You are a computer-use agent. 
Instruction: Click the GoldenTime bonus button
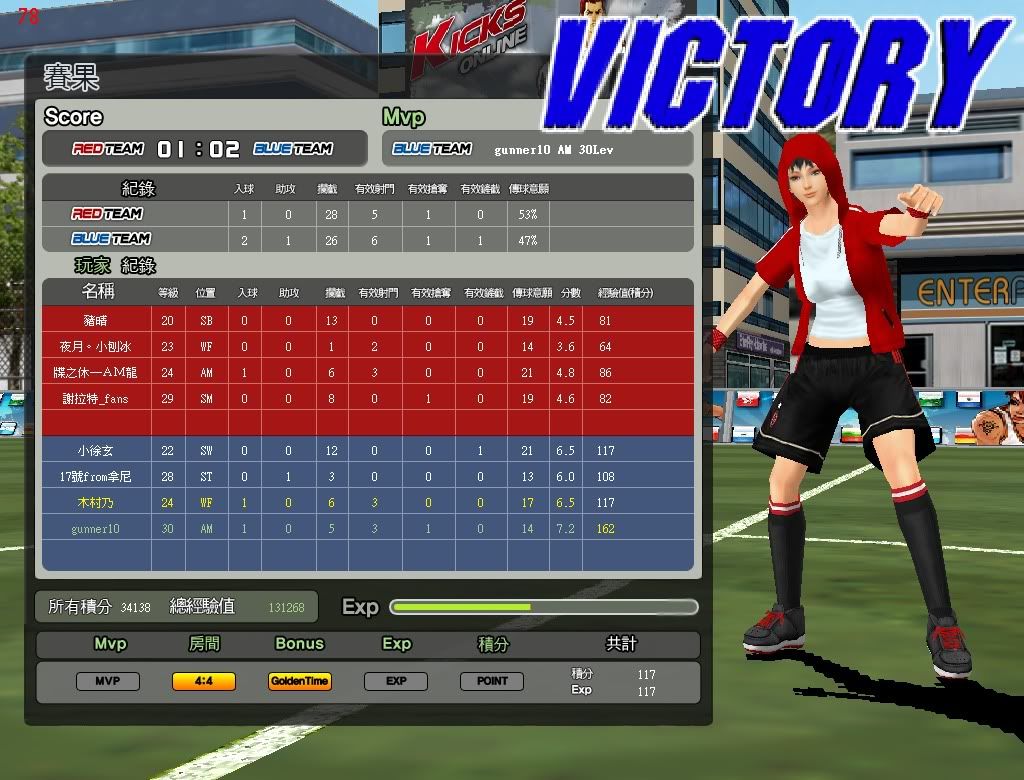pos(300,682)
